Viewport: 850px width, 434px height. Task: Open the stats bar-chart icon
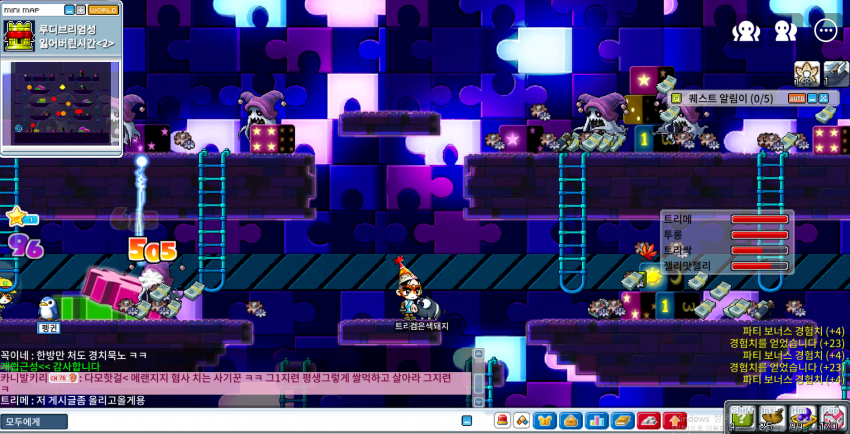point(596,420)
